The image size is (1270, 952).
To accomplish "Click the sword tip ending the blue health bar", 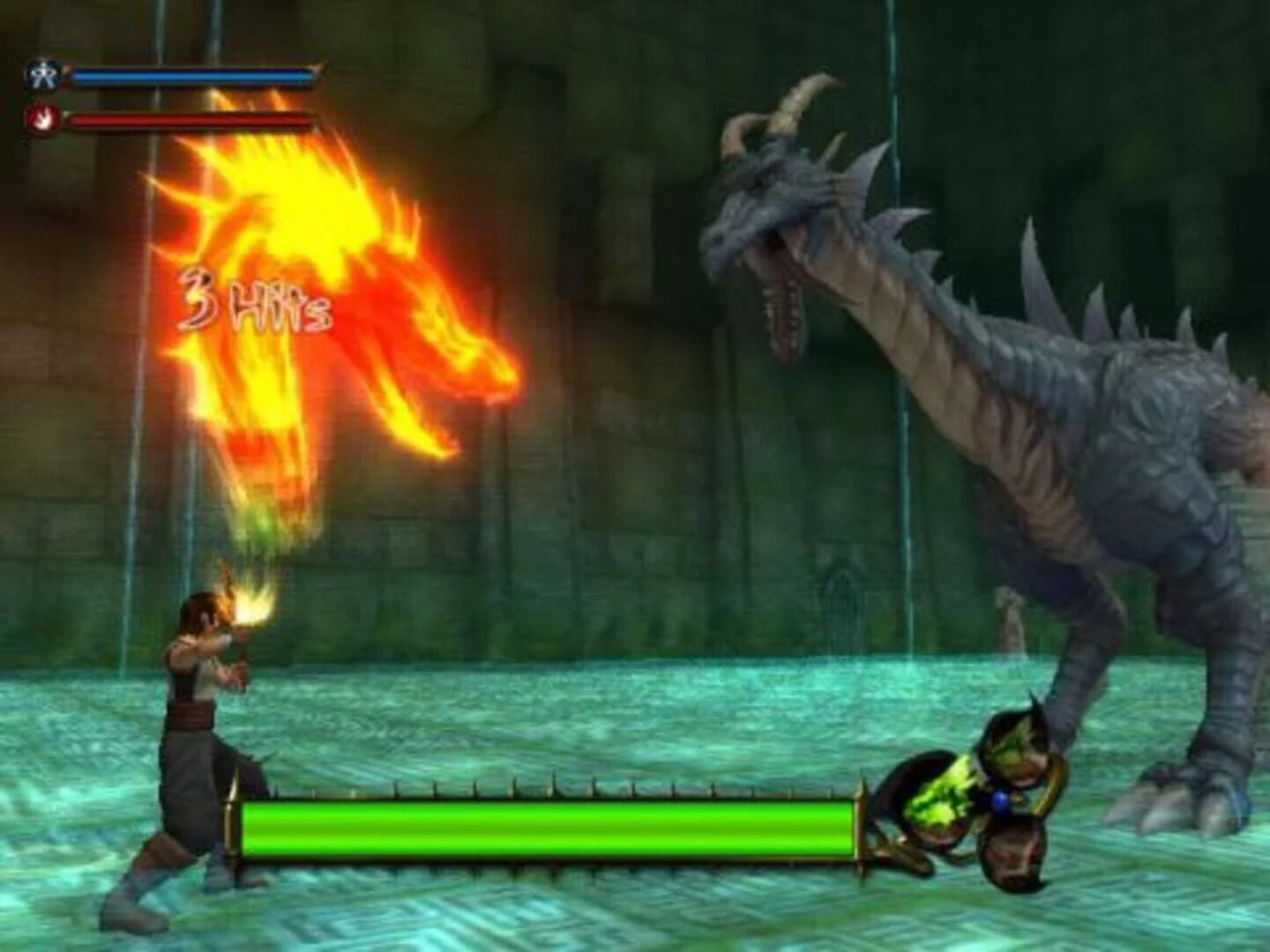I will 319,69.
